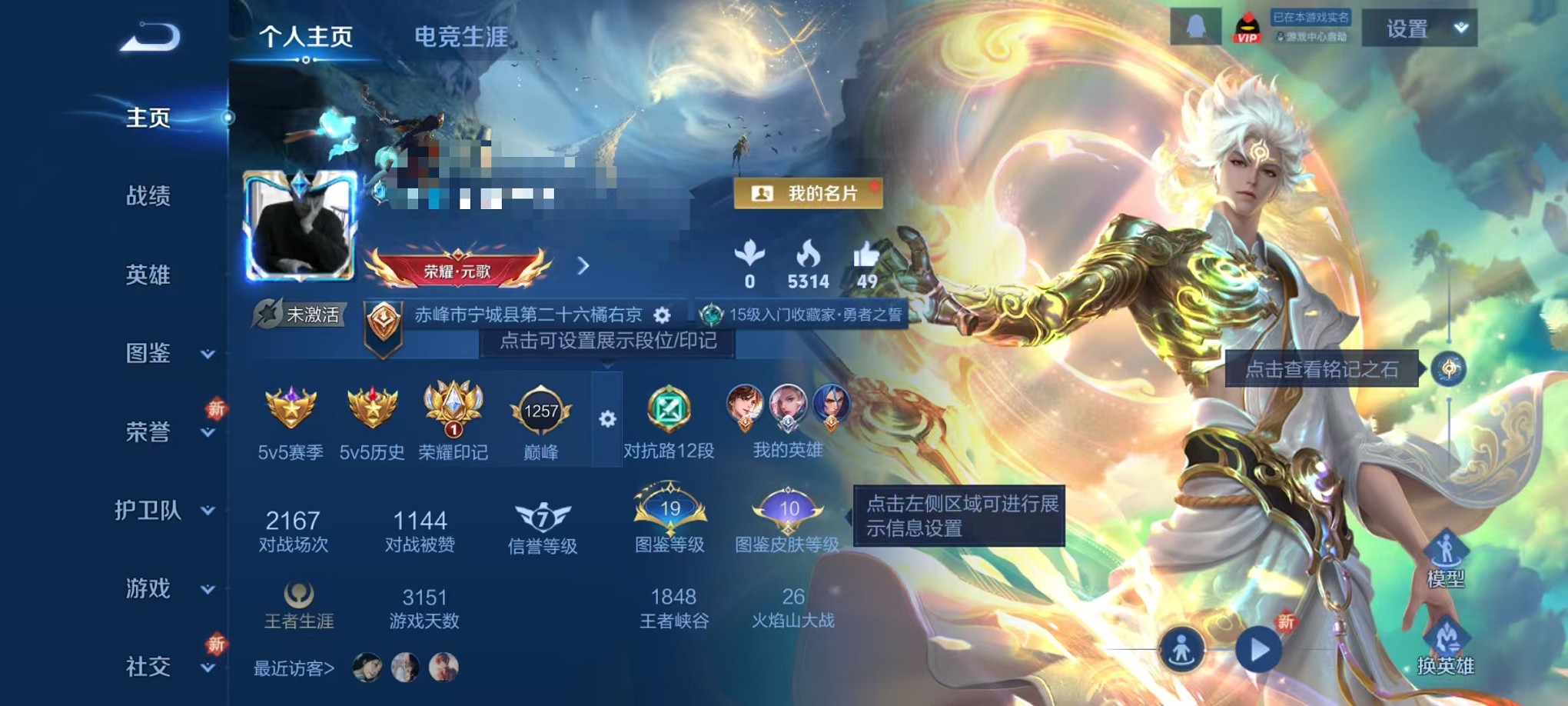Click the gear icon next to 巅峰
Viewport: 1568px width, 706px height.
click(610, 420)
